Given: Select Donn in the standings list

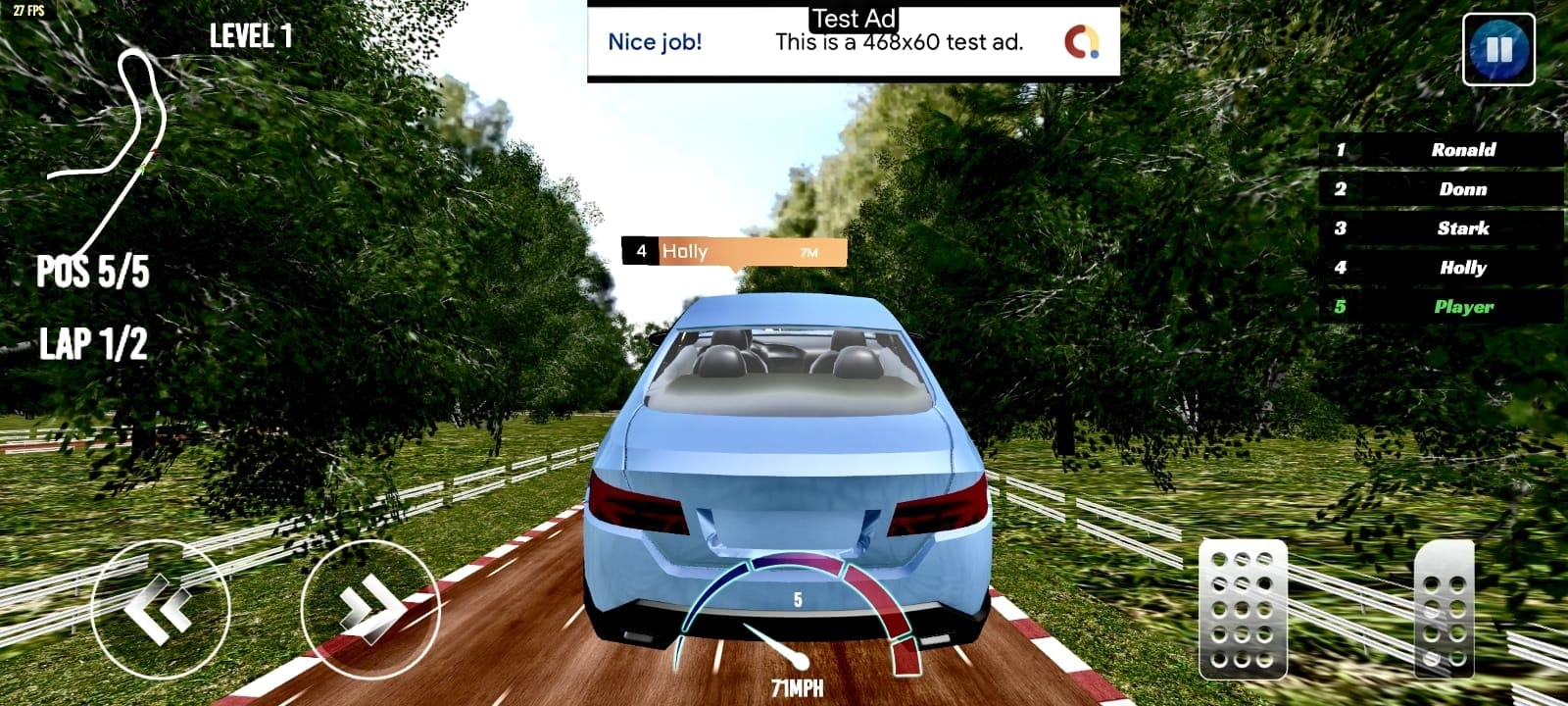Looking at the screenshot, I should click(1442, 189).
